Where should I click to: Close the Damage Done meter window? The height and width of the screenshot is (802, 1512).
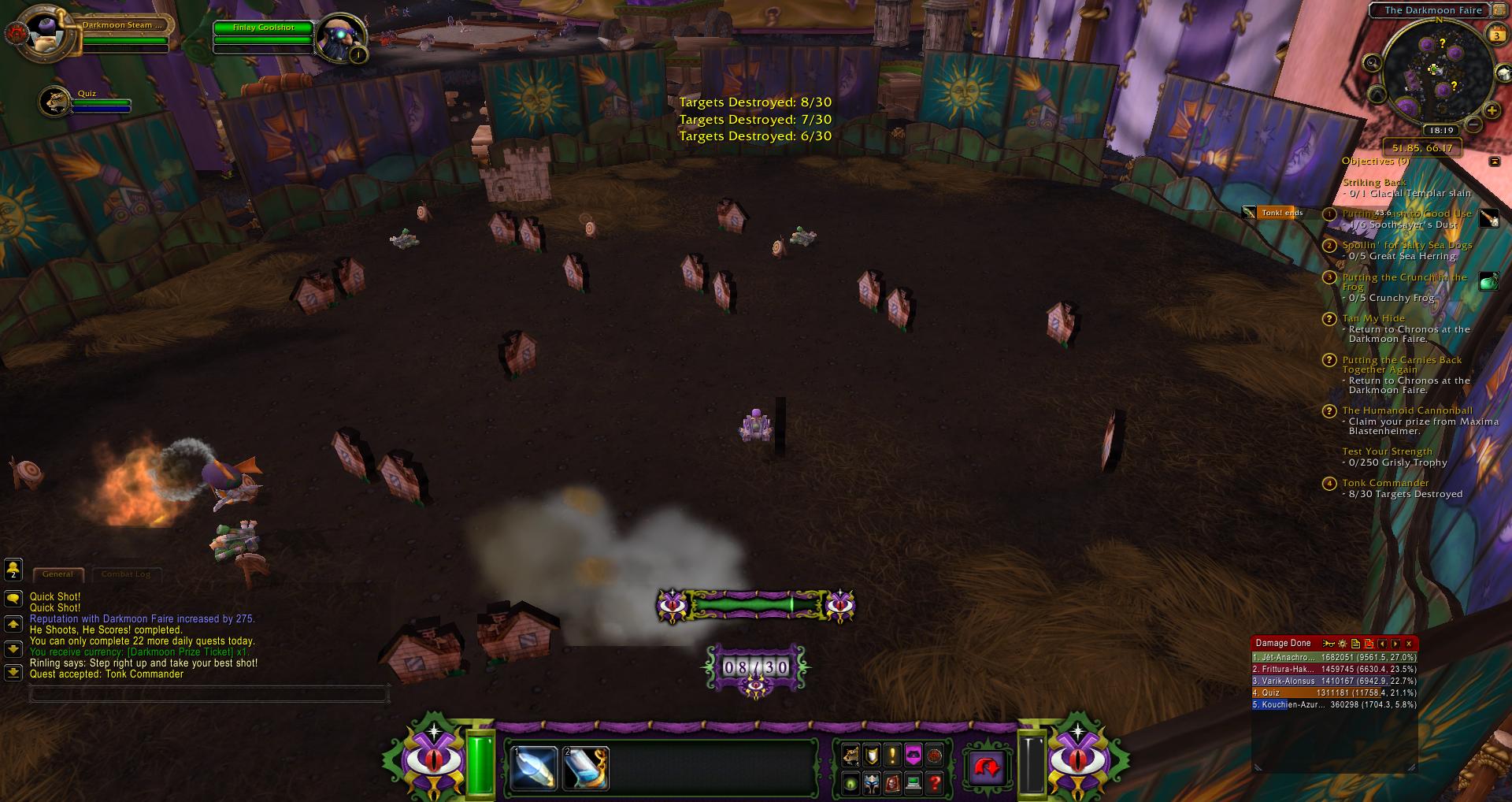(1409, 644)
